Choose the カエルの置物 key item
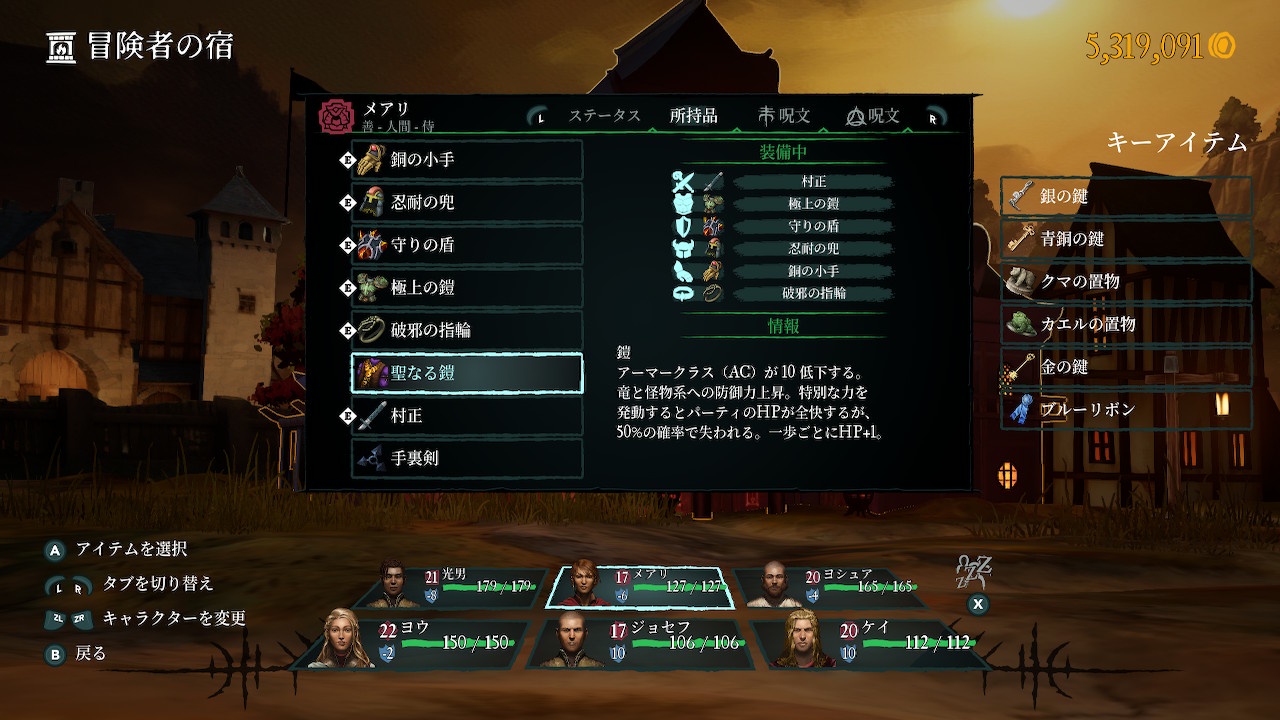The image size is (1280, 720). click(x=1126, y=324)
